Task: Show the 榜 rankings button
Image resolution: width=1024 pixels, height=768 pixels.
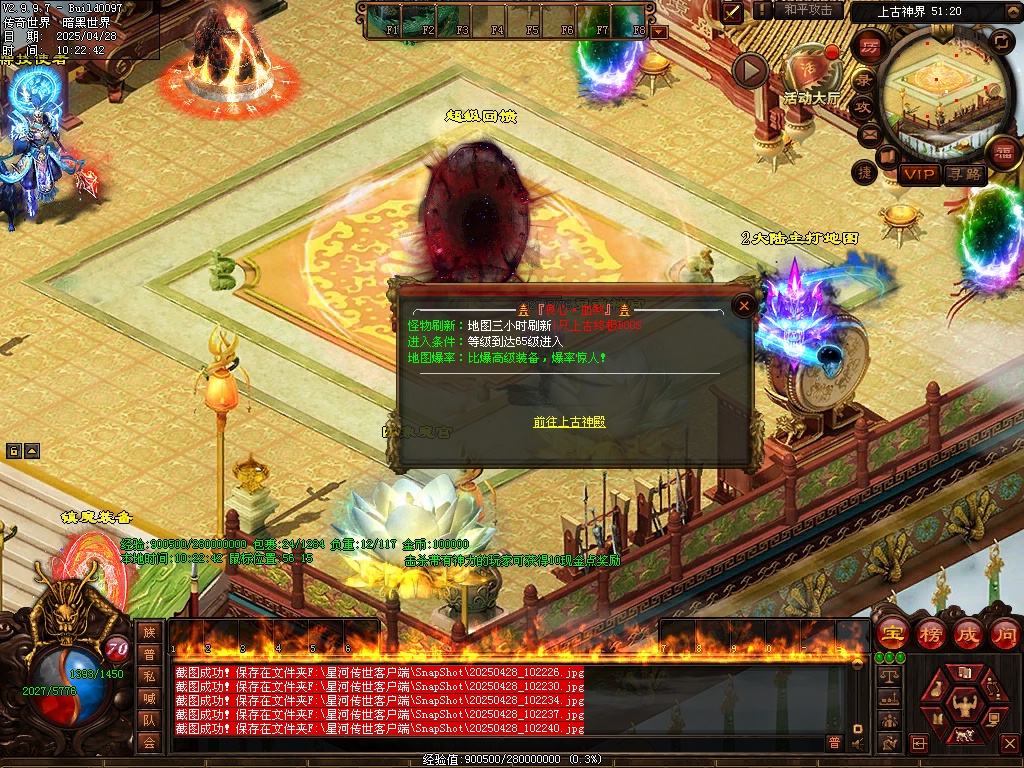Action: tap(930, 633)
